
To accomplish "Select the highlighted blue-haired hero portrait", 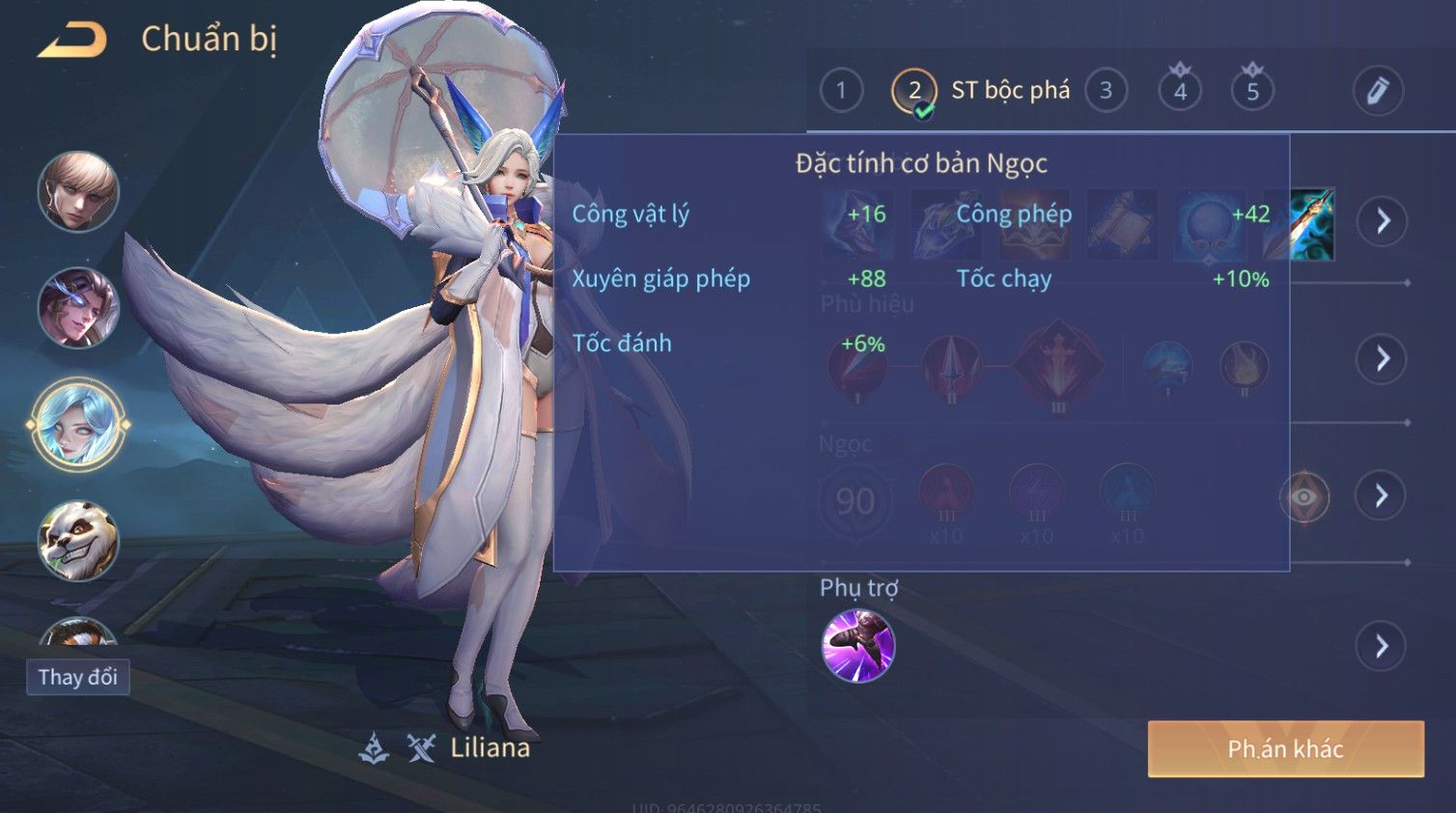I will 78,424.
